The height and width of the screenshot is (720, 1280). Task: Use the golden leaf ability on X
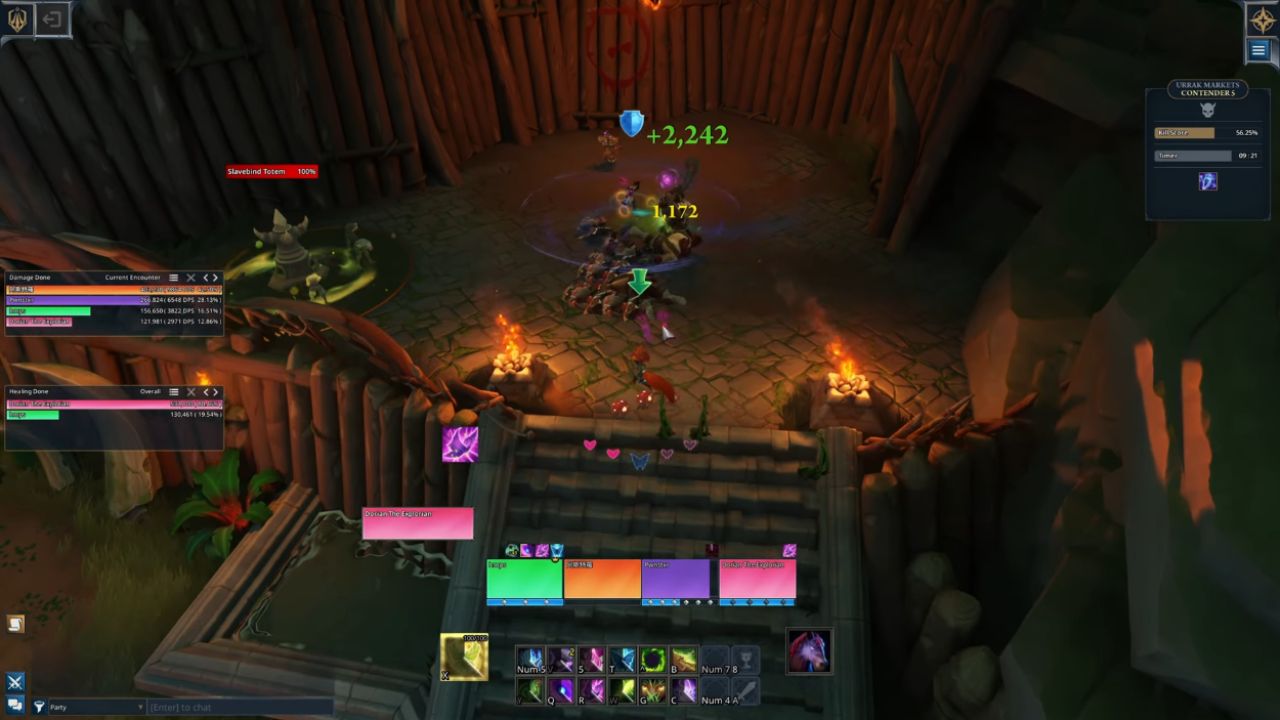click(x=464, y=657)
